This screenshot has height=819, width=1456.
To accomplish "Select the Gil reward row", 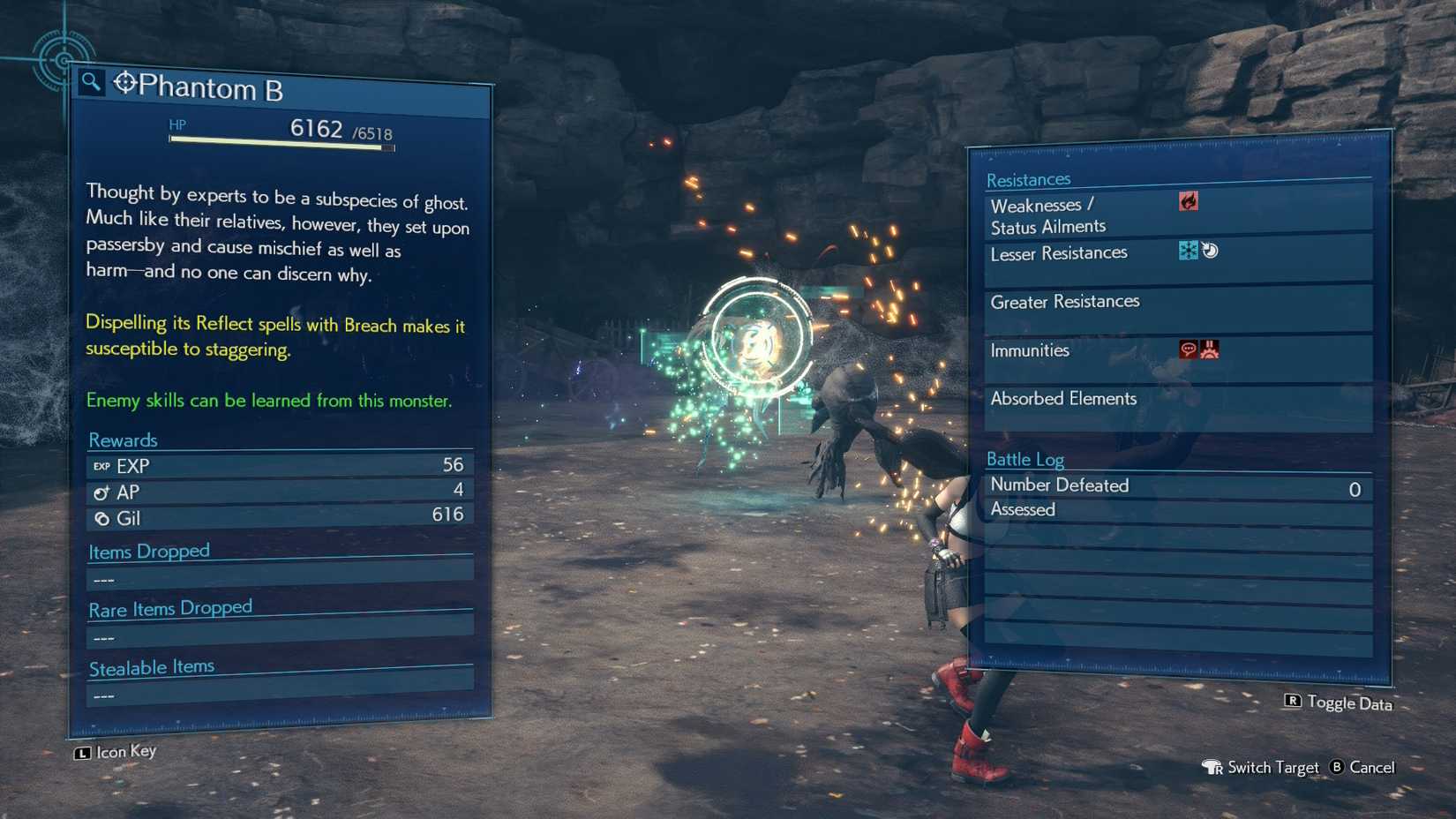I will (279, 517).
